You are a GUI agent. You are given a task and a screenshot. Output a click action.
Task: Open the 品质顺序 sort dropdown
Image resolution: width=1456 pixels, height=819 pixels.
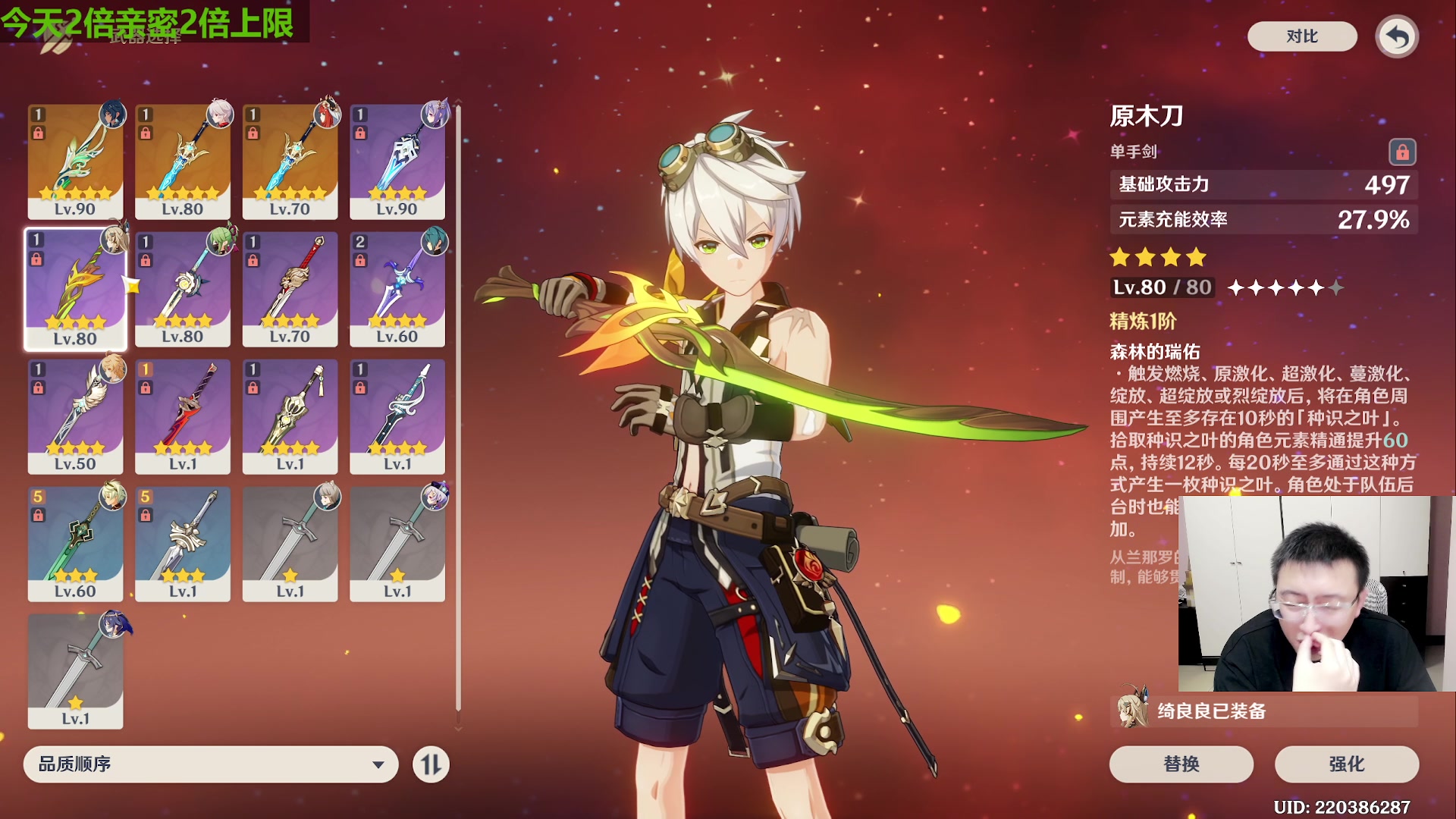click(x=211, y=764)
